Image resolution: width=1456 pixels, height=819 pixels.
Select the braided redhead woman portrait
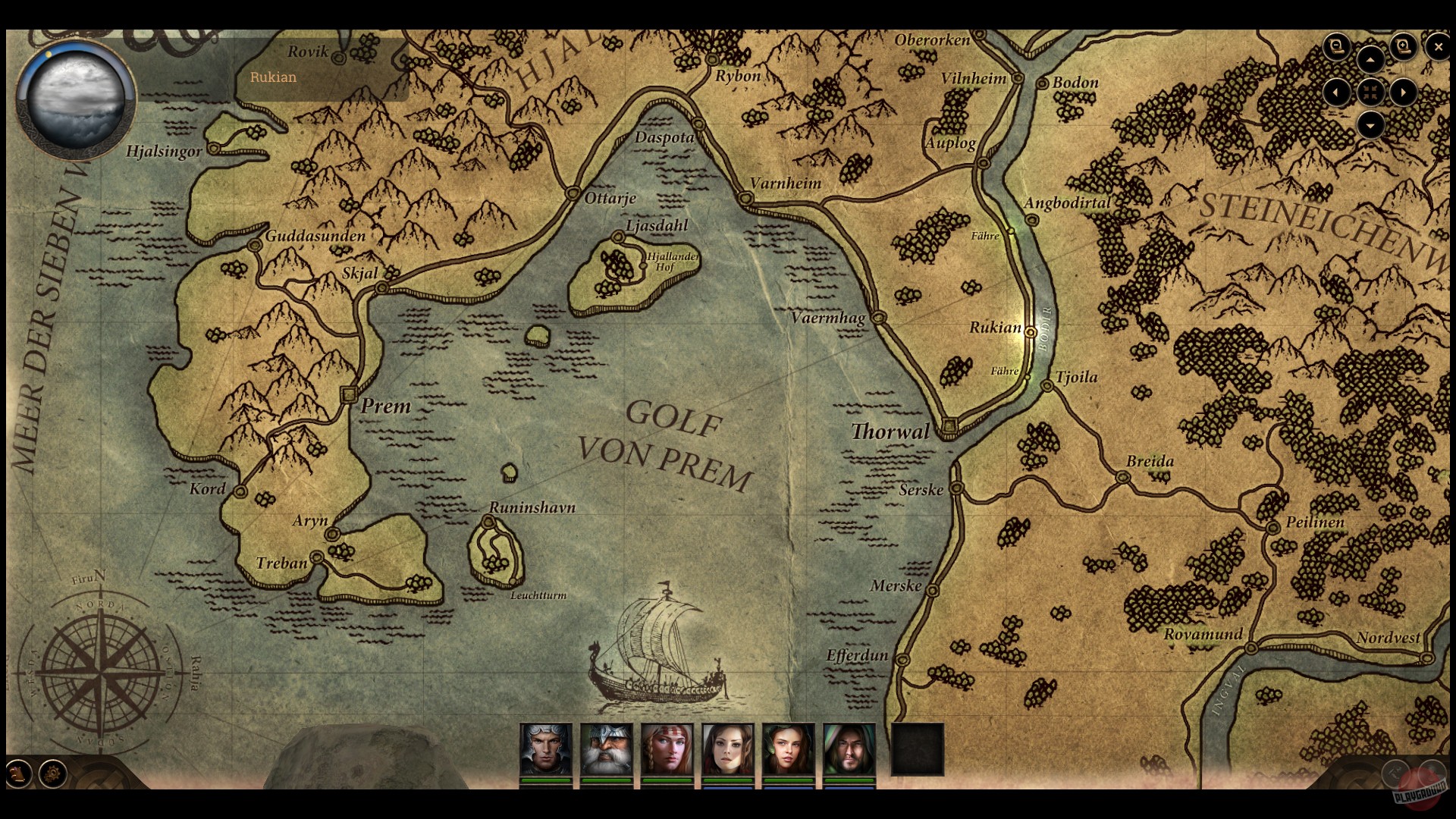(667, 749)
